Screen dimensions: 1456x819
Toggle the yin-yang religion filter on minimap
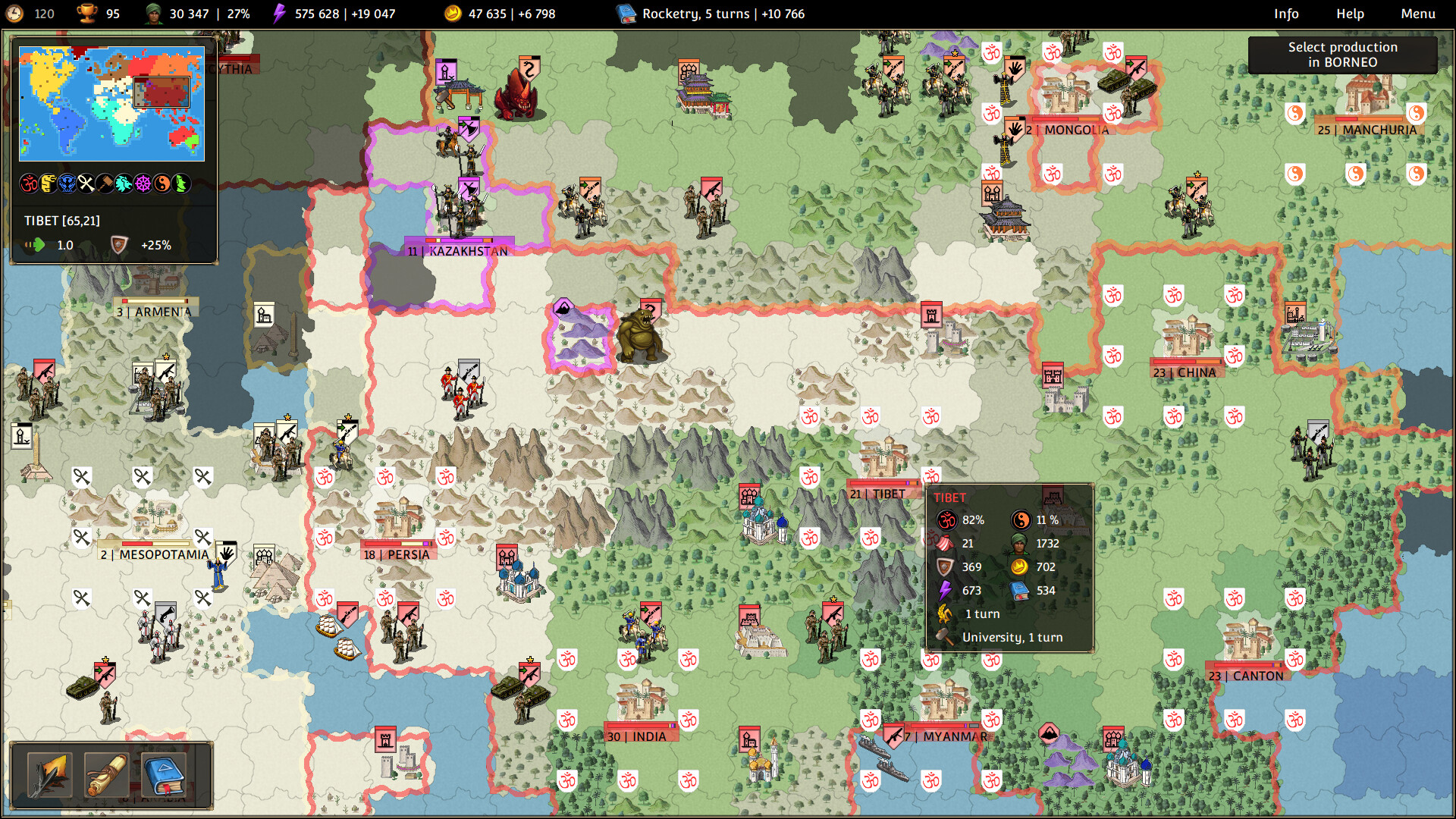(x=162, y=184)
